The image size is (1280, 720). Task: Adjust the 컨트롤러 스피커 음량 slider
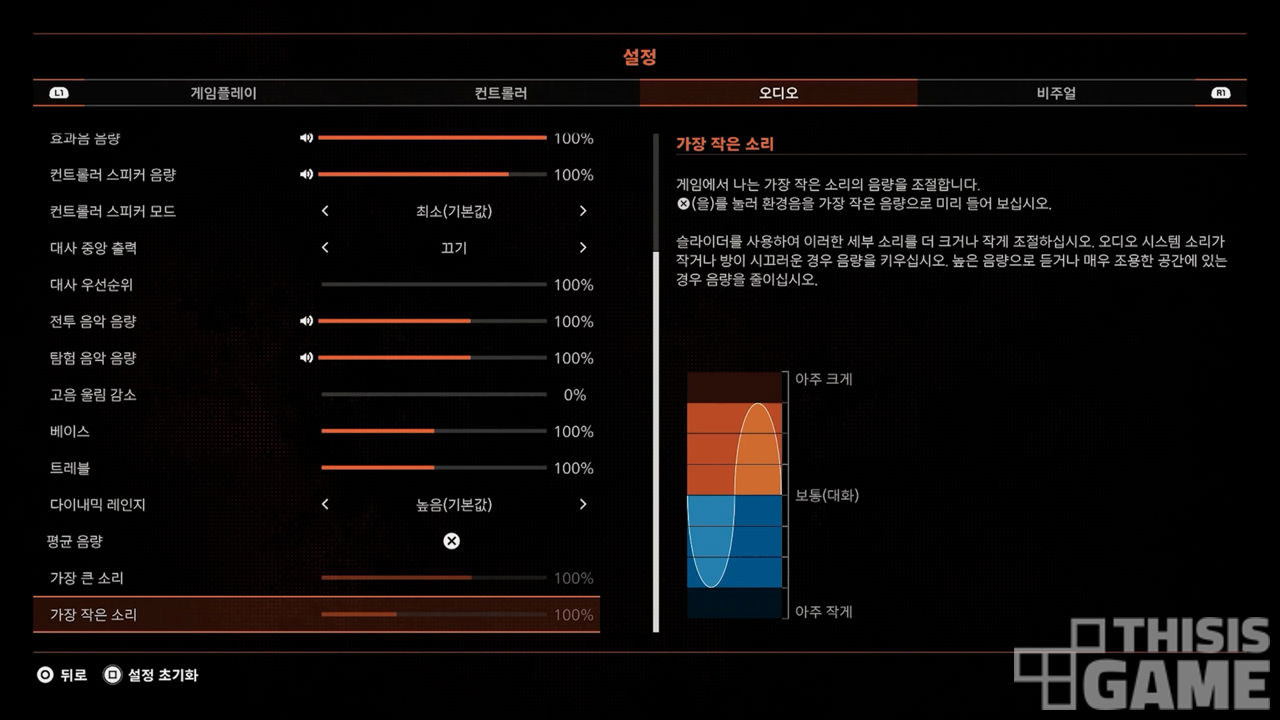coord(432,175)
